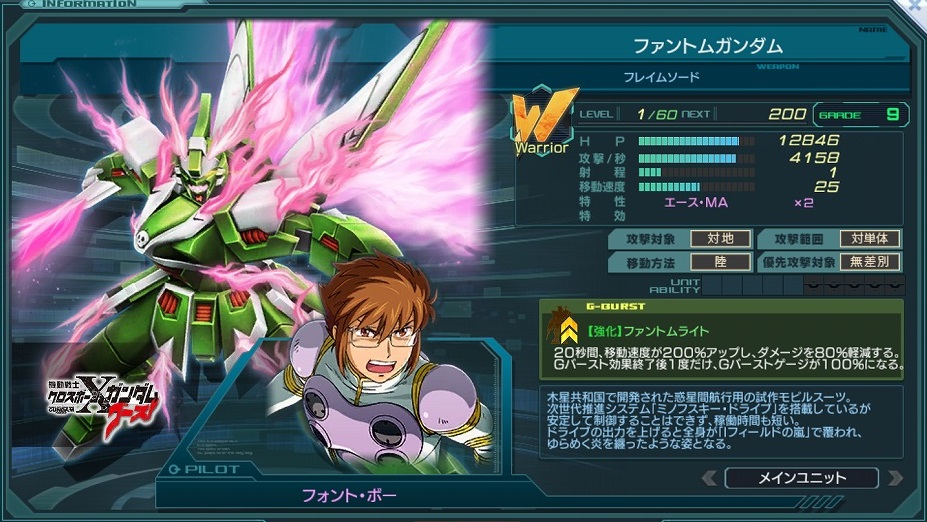This screenshot has width=927, height=522.
Task: Close the information window with the X
Action: (x=917, y=6)
